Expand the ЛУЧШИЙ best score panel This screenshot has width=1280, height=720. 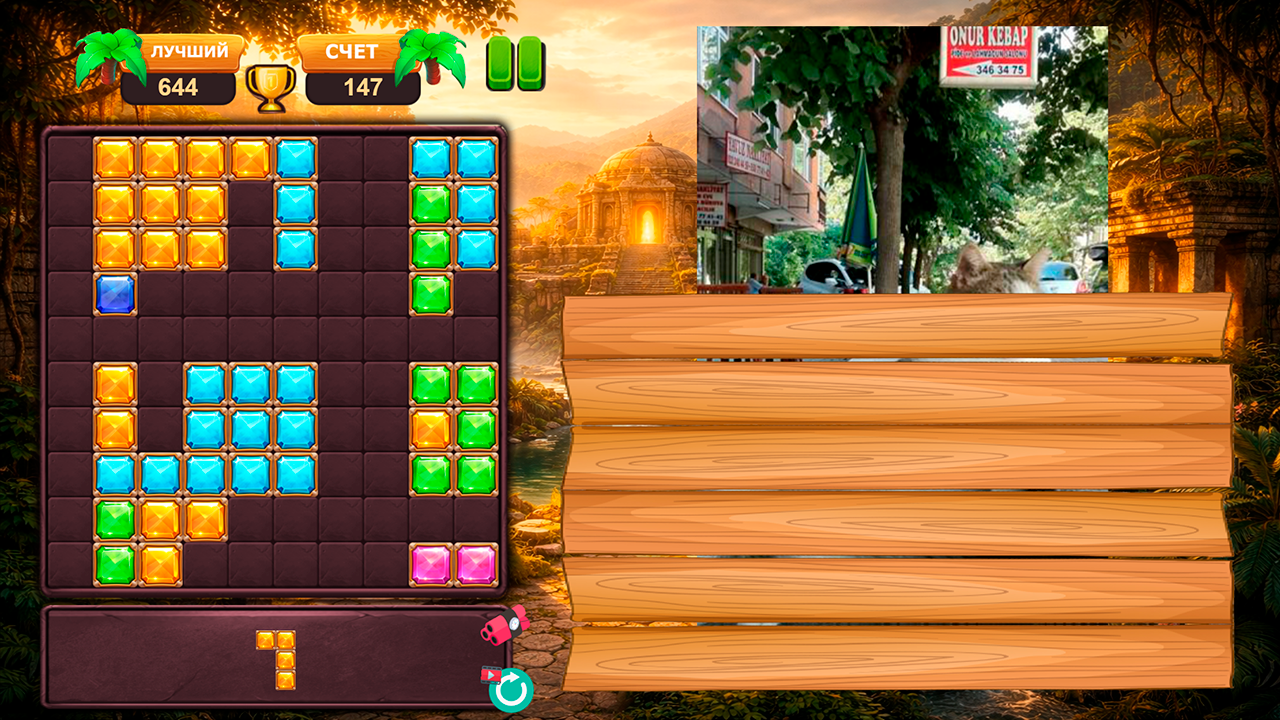[180, 70]
